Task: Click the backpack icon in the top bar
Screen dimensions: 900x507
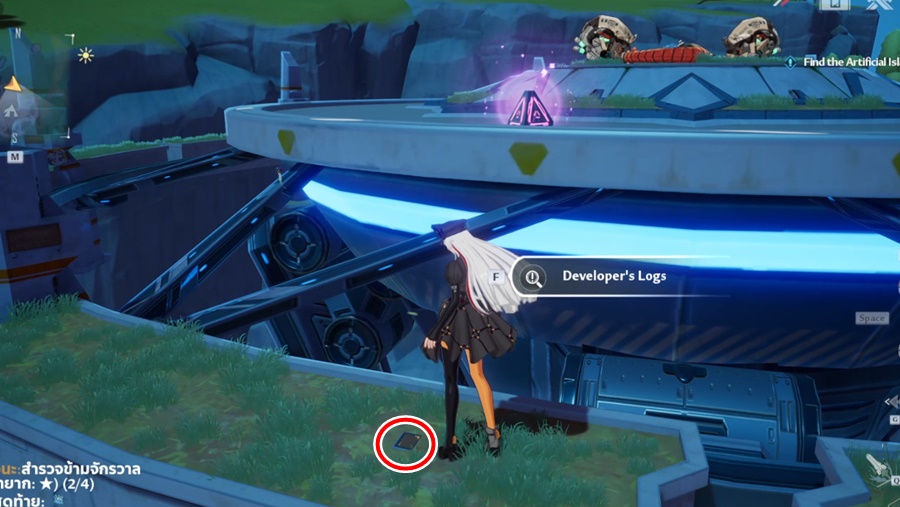Action: tap(832, 5)
